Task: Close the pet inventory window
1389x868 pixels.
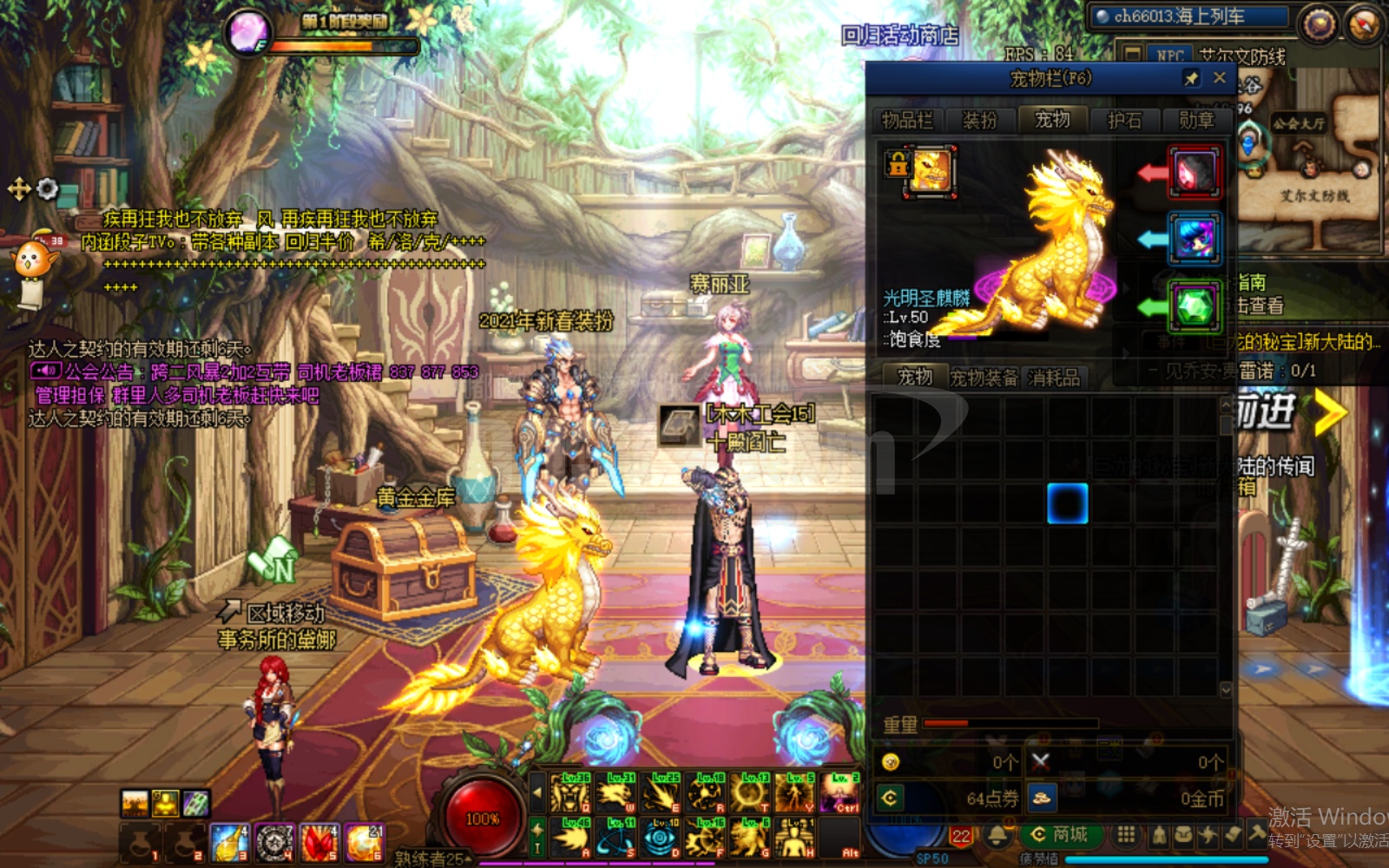Action: (1219, 78)
